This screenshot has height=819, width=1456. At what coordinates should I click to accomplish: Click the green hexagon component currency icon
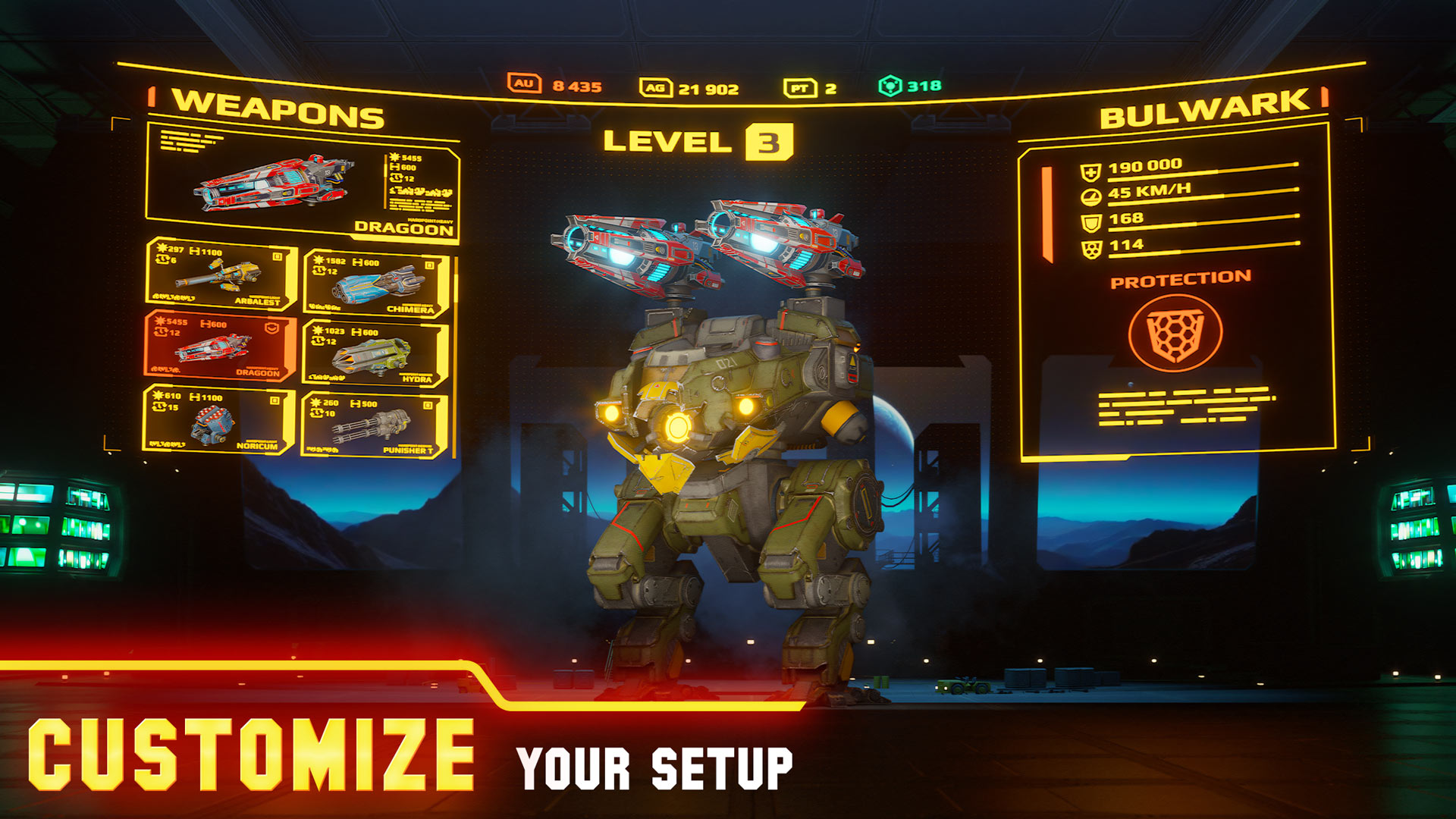click(x=890, y=86)
